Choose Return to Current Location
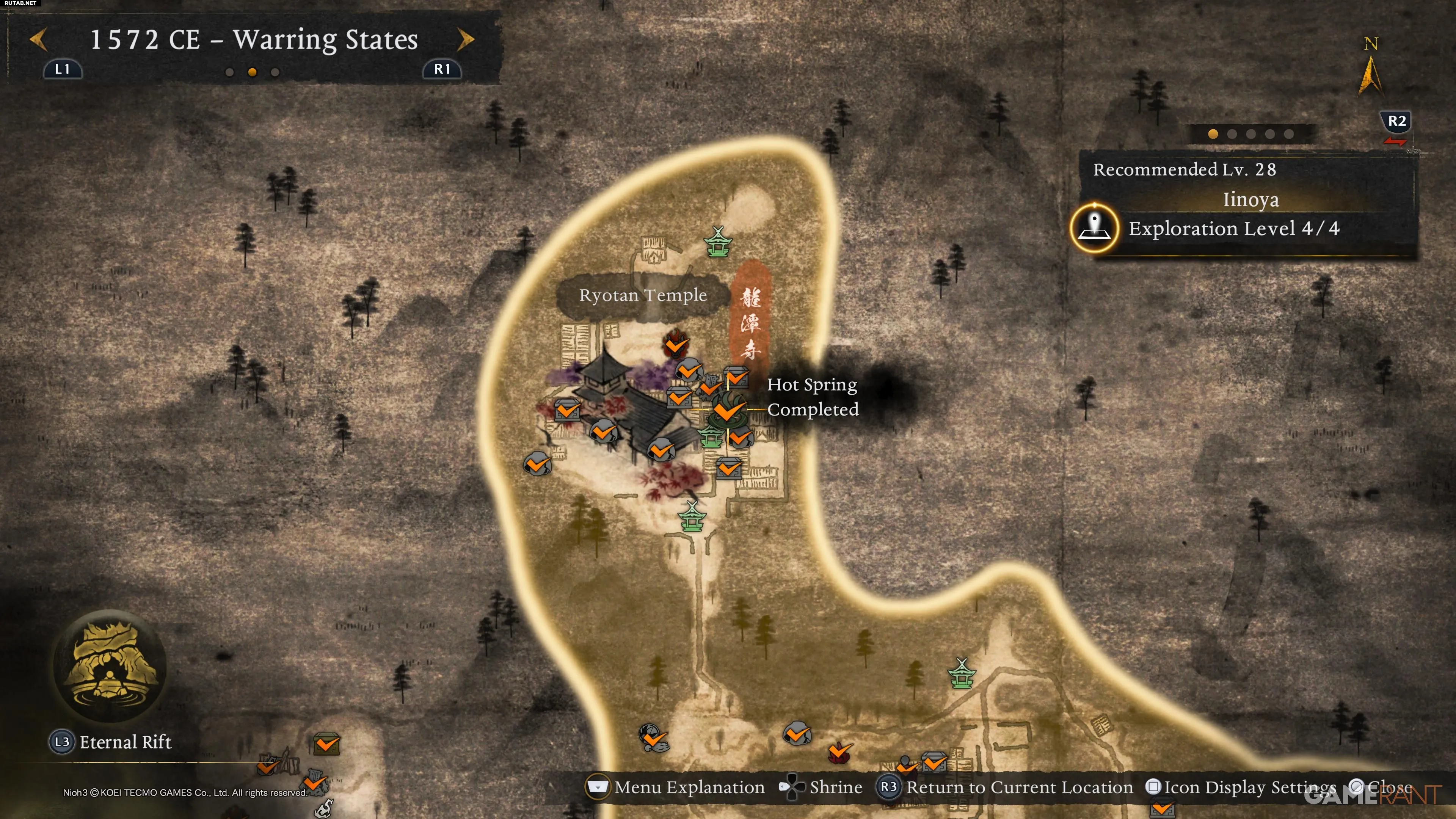The height and width of the screenshot is (819, 1456). point(1005,787)
